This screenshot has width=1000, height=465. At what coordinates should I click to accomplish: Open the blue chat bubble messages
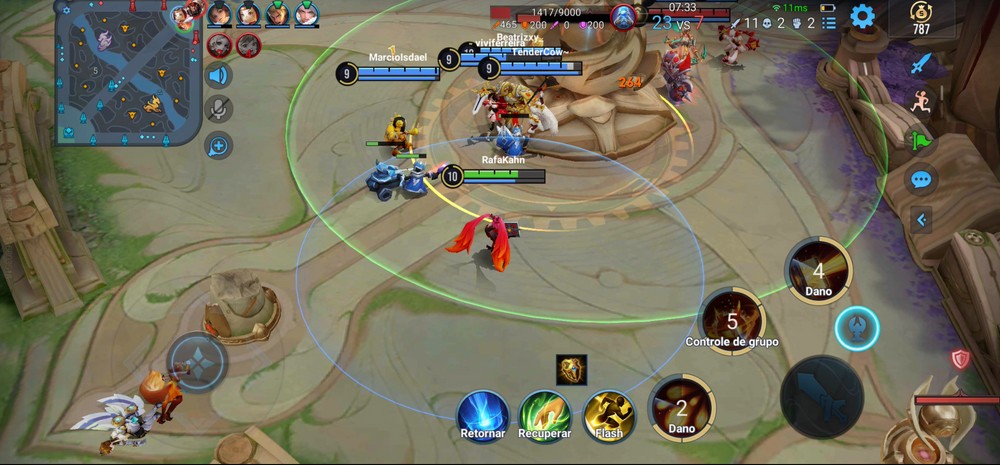(x=921, y=180)
